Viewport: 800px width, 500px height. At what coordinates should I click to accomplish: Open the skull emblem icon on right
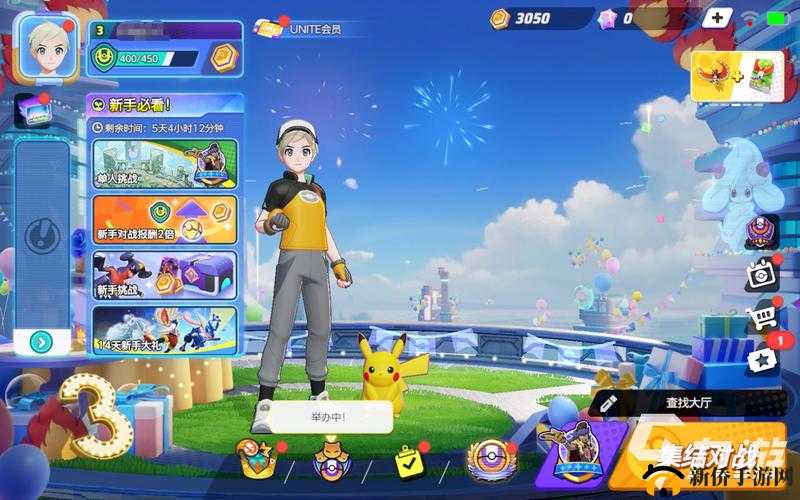click(762, 232)
